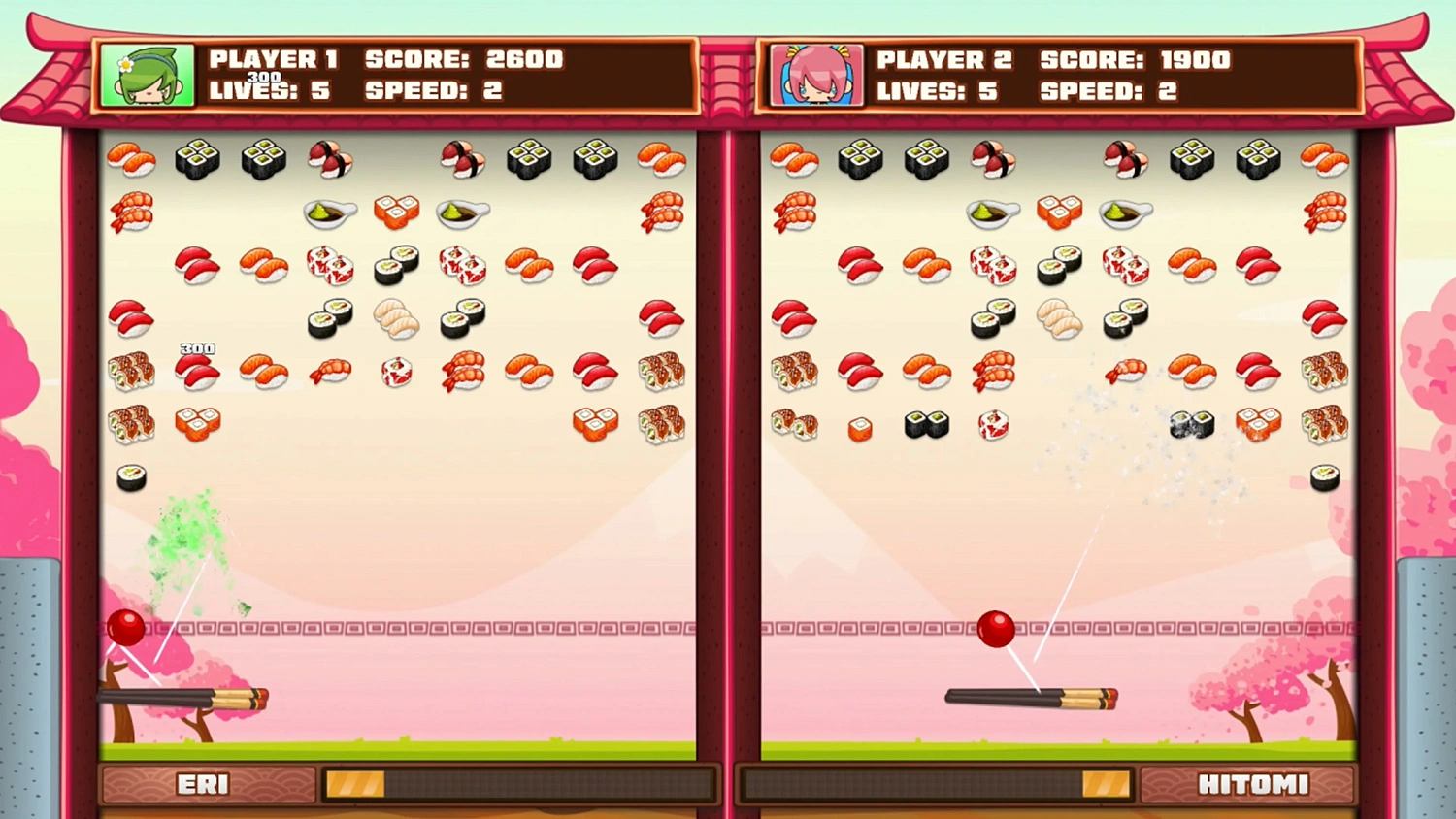
Task: Click Player 2's level progress bar
Action: pos(937,785)
